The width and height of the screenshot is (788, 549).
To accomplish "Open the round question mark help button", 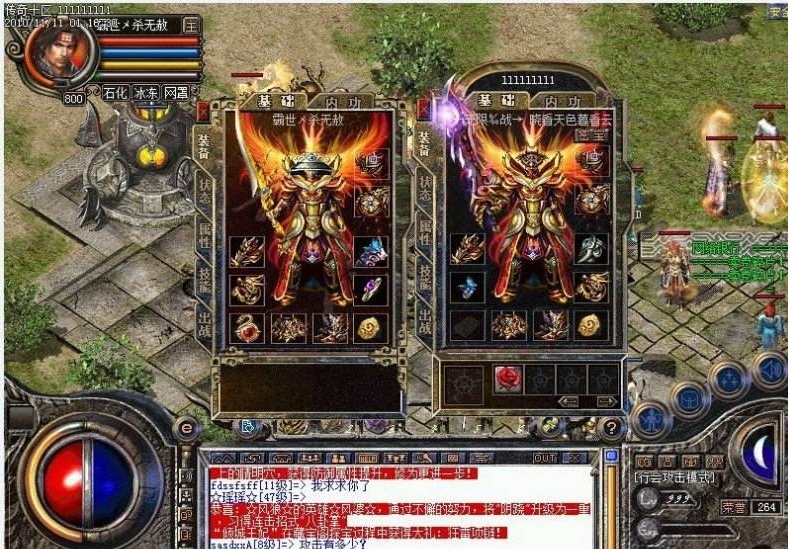I will tap(611, 428).
